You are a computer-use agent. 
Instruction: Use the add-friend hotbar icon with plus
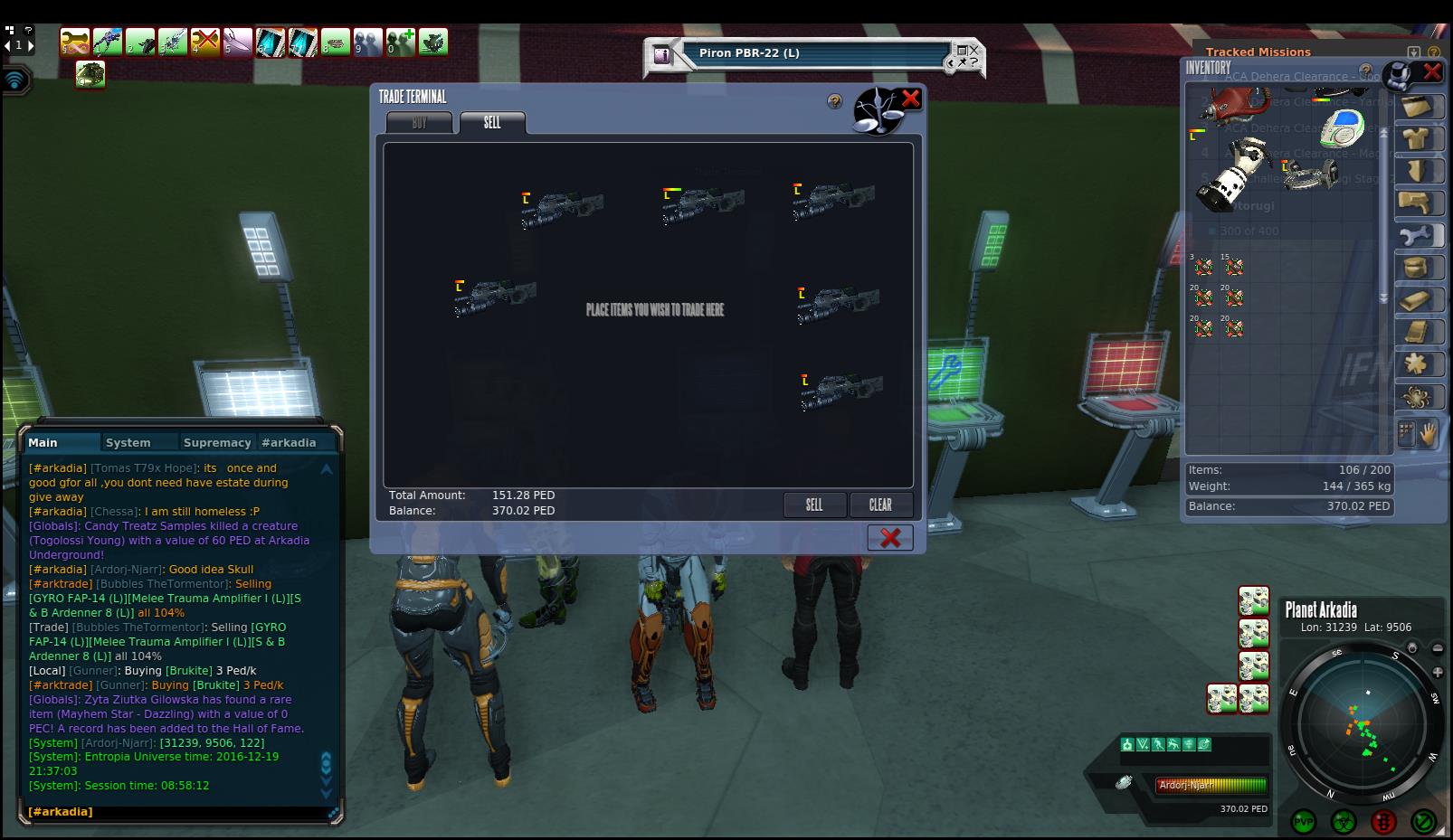401,42
